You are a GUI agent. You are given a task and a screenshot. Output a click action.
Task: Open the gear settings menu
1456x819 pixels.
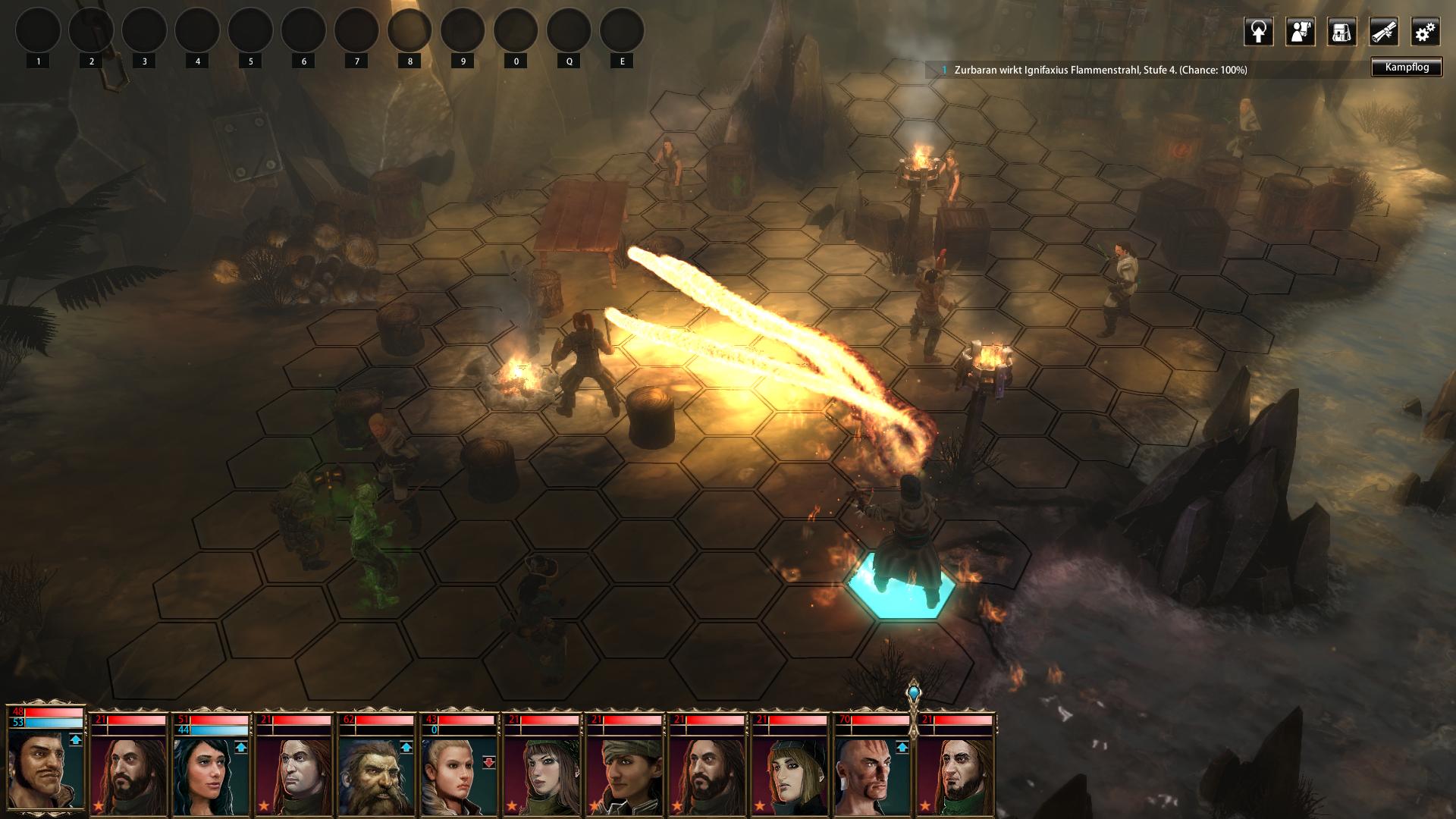coord(1425,32)
